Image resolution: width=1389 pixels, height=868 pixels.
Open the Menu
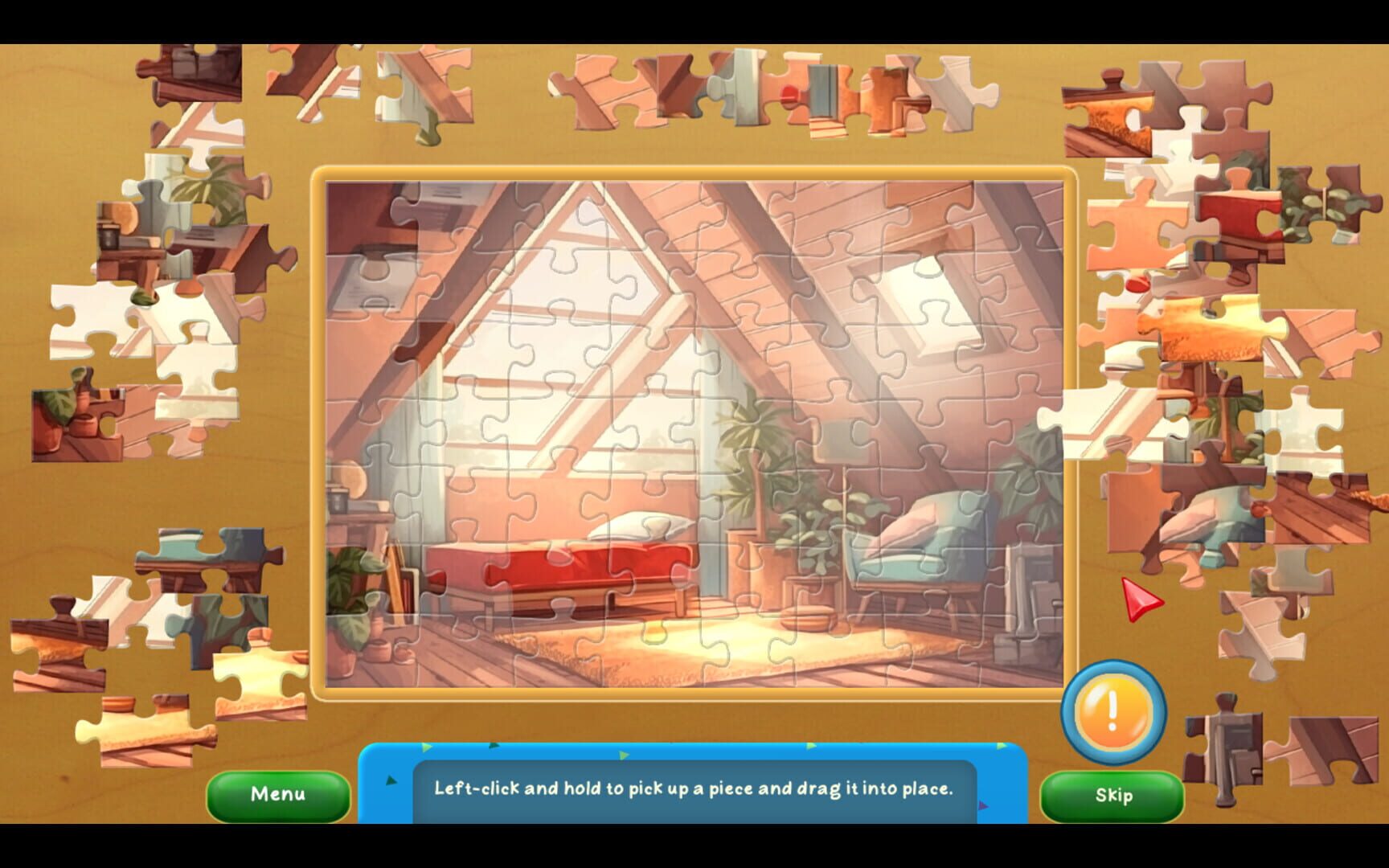278,794
